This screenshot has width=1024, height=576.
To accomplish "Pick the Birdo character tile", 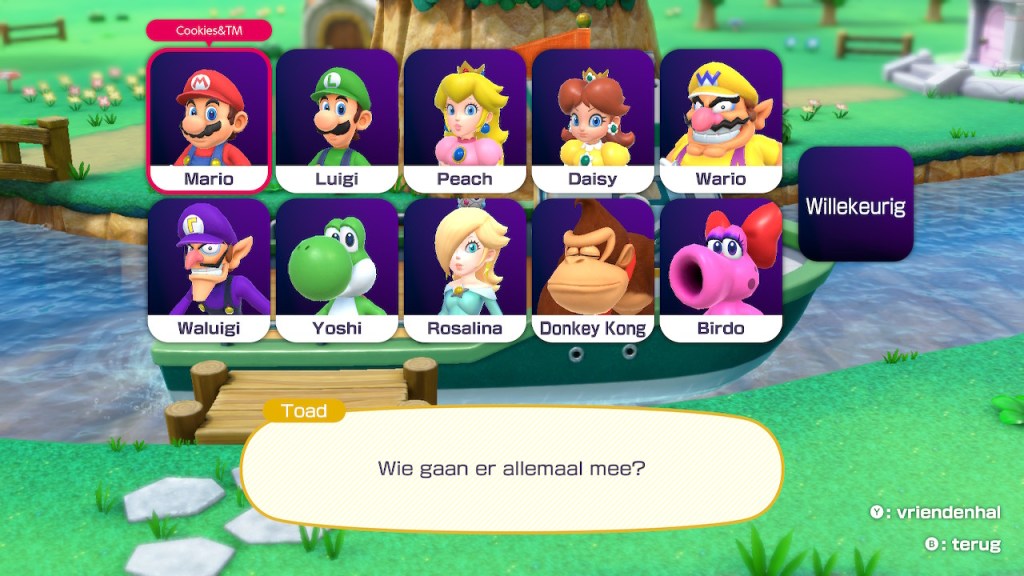I will (x=721, y=270).
